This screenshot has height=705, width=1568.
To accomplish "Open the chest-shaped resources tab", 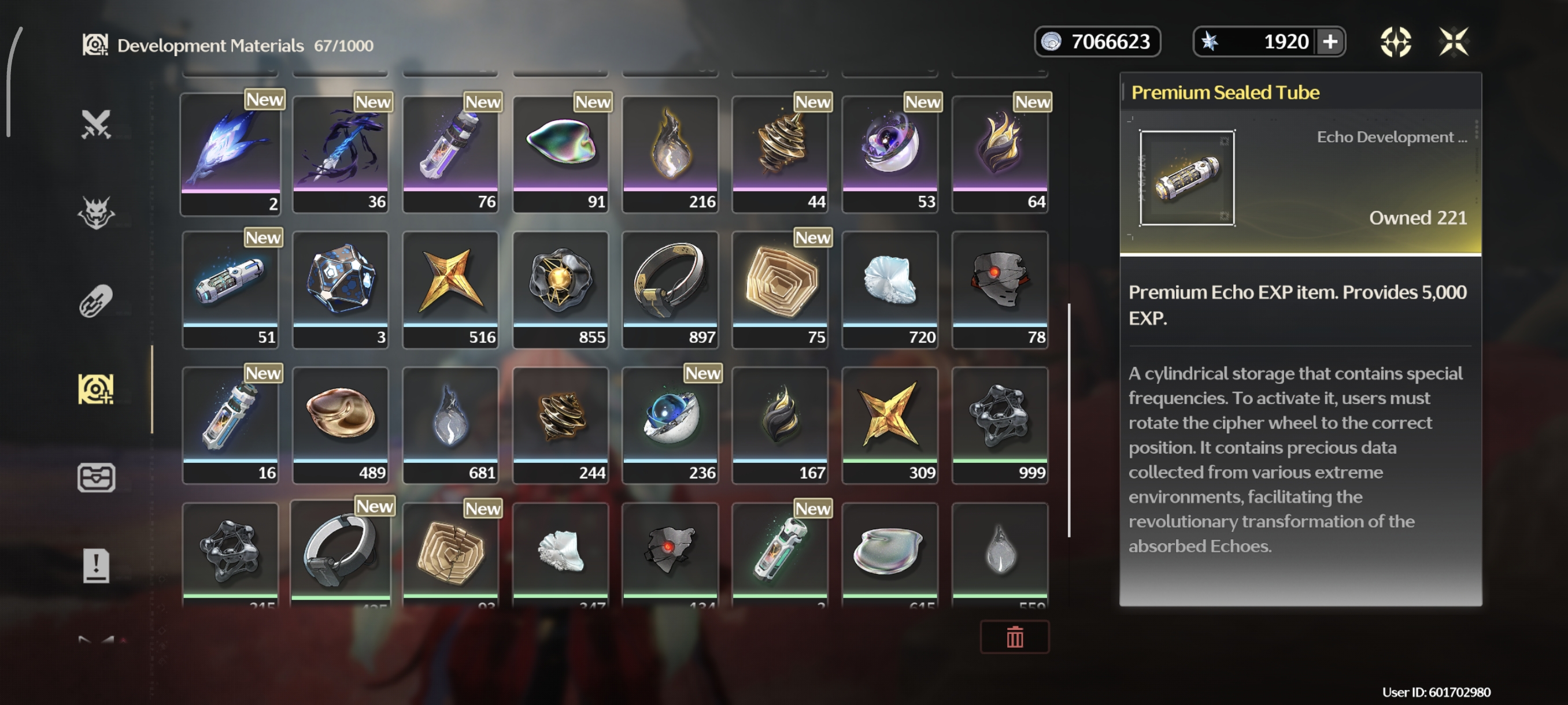I will click(96, 477).
